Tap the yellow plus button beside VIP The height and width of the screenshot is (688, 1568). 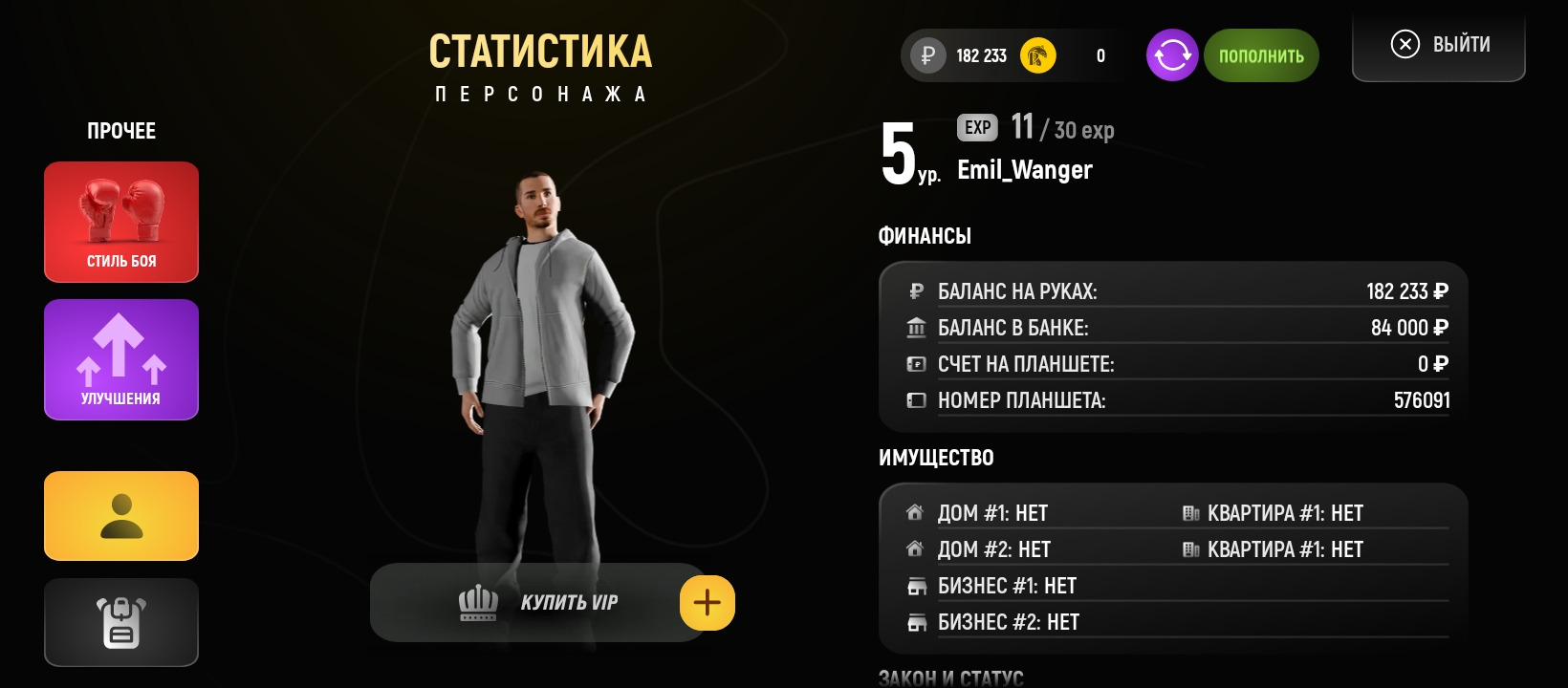point(708,603)
